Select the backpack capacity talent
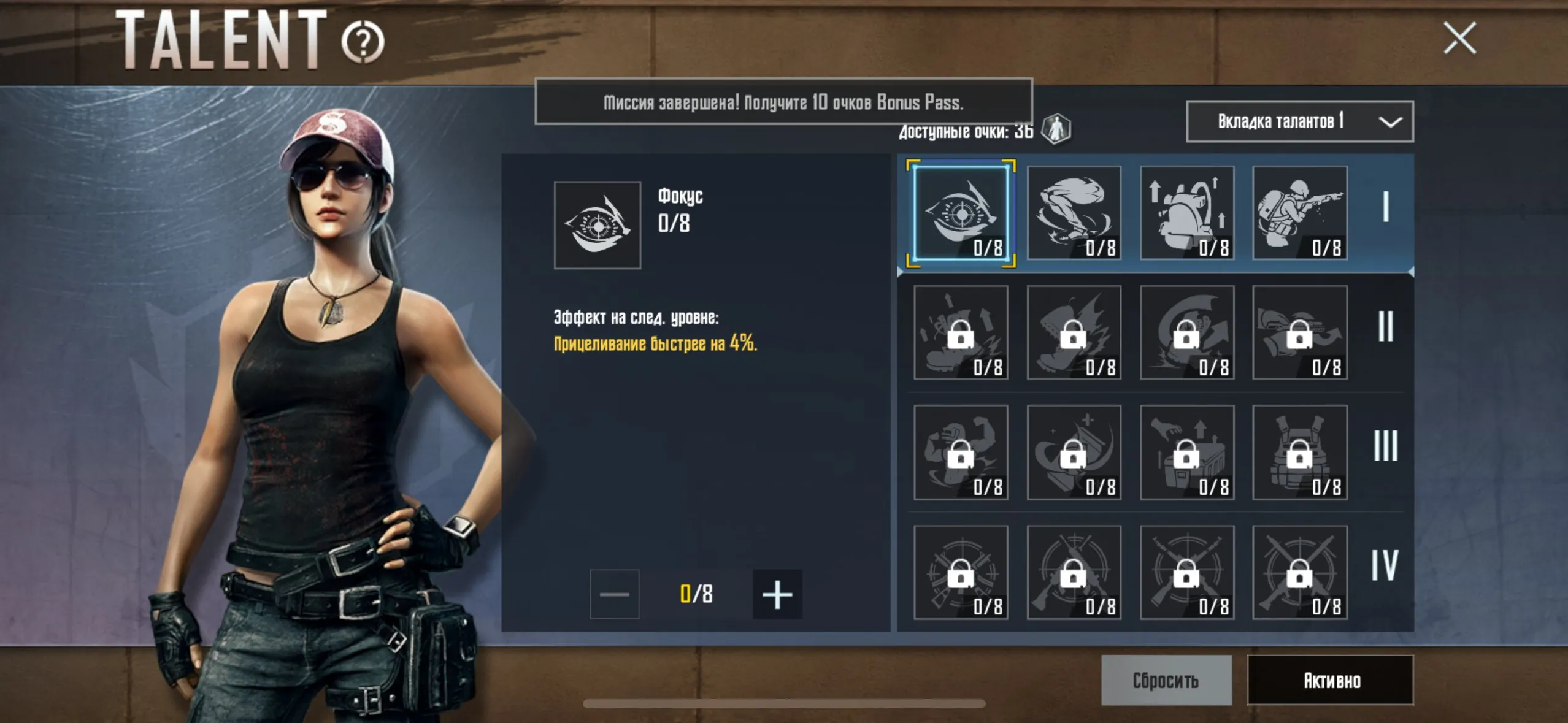Screen dimensions: 1568x723 1186,213
